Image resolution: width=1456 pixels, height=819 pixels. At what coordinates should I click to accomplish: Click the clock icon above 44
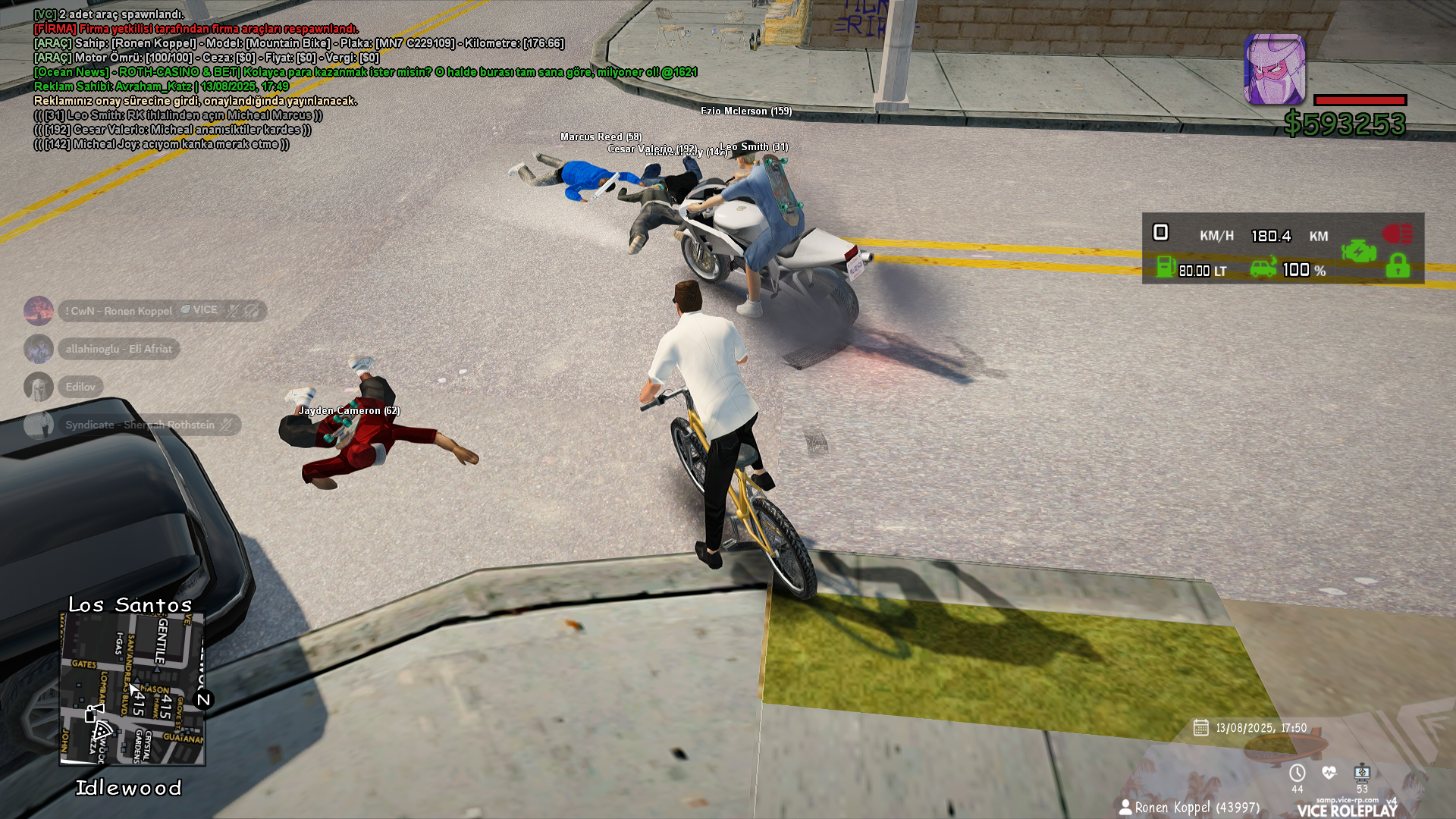pyautogui.click(x=1298, y=773)
